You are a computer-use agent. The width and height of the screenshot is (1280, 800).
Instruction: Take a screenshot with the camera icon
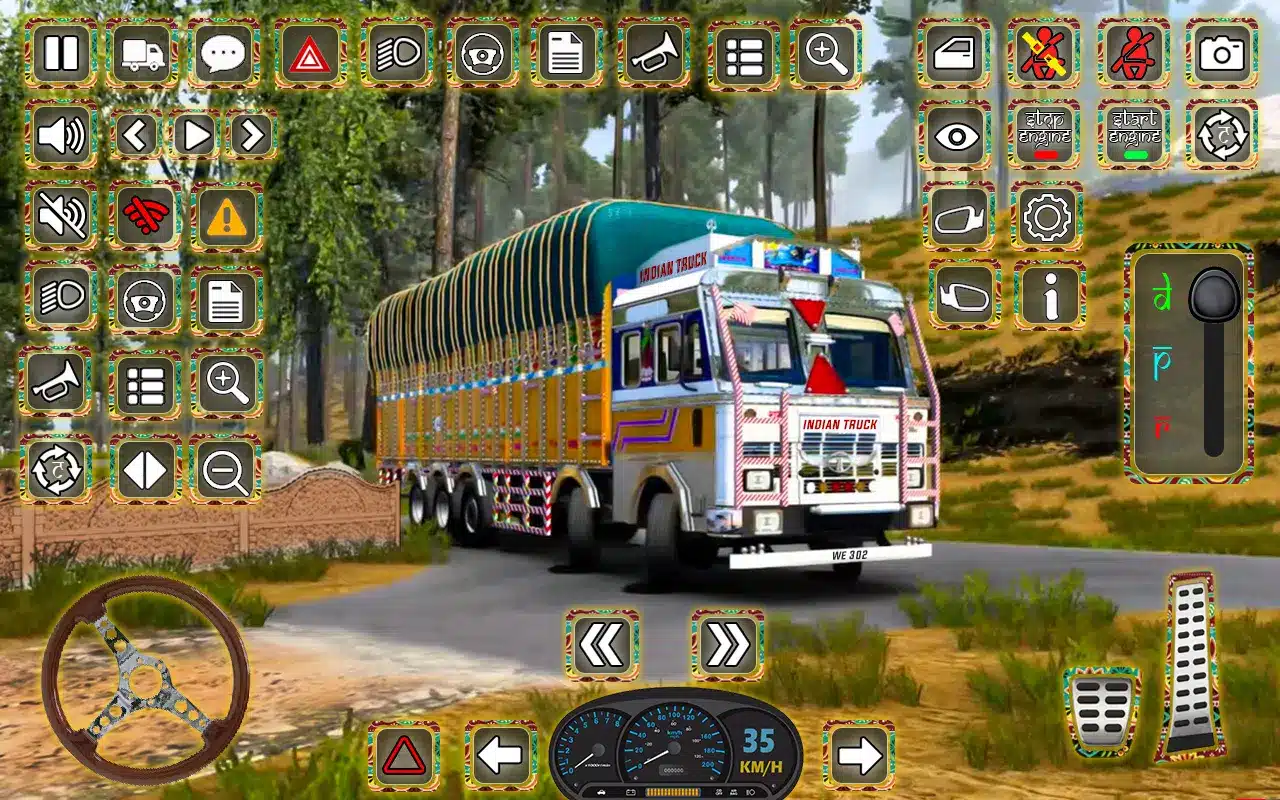[1221, 53]
